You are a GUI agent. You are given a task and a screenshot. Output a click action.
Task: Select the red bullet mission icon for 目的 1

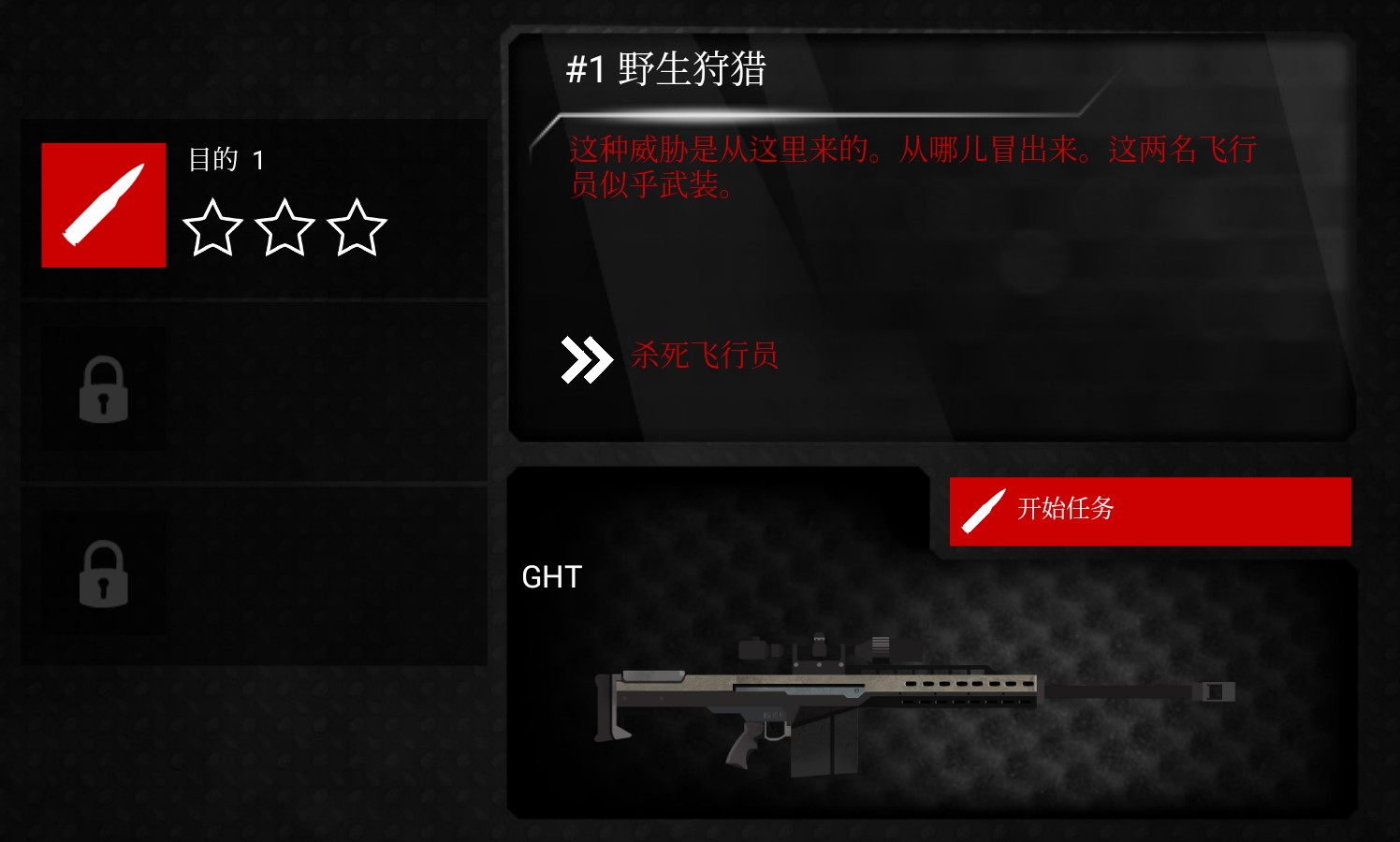coord(103,204)
